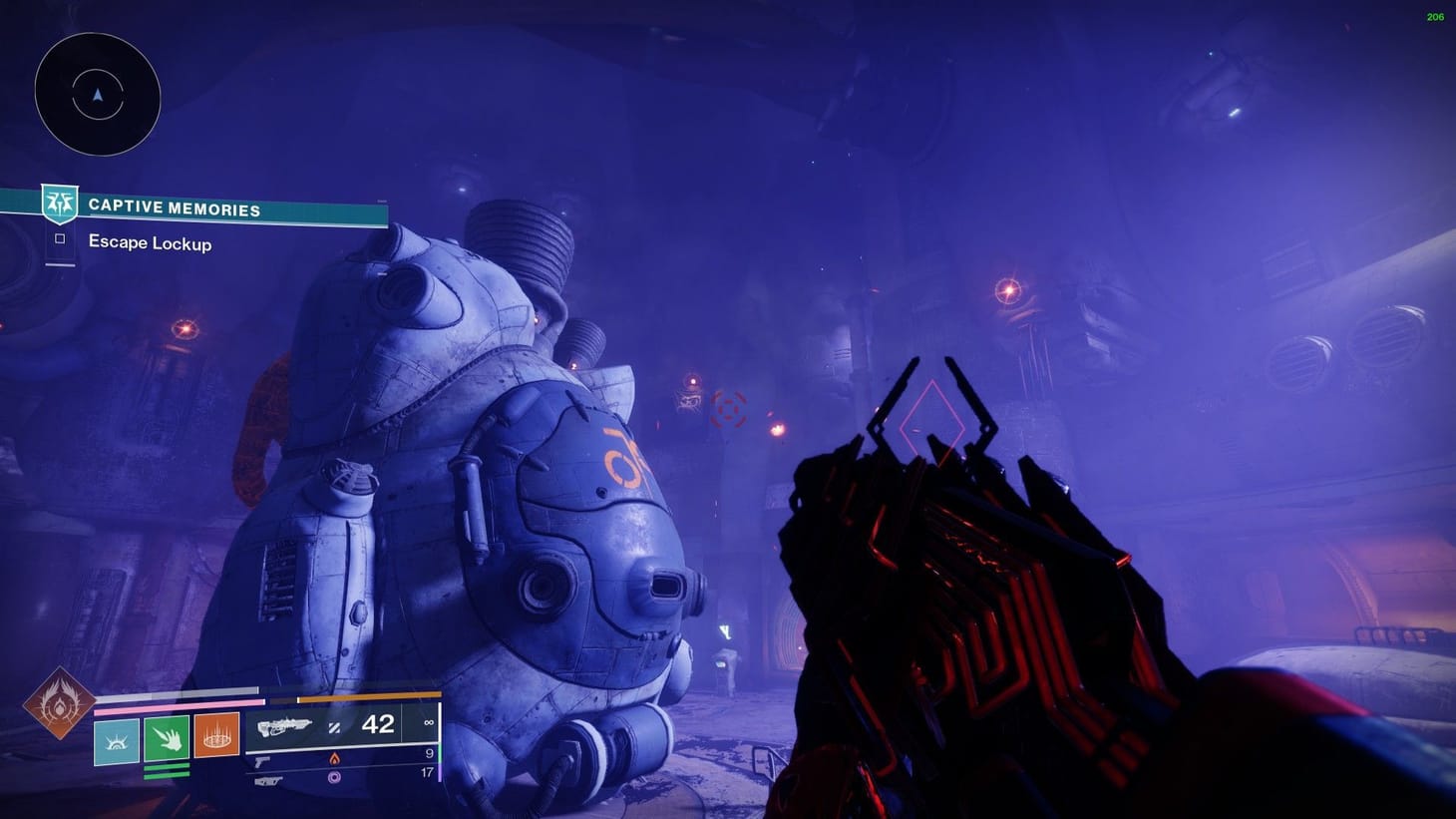Image resolution: width=1456 pixels, height=819 pixels.
Task: Toggle the green melee charge segments
Action: tap(166, 770)
